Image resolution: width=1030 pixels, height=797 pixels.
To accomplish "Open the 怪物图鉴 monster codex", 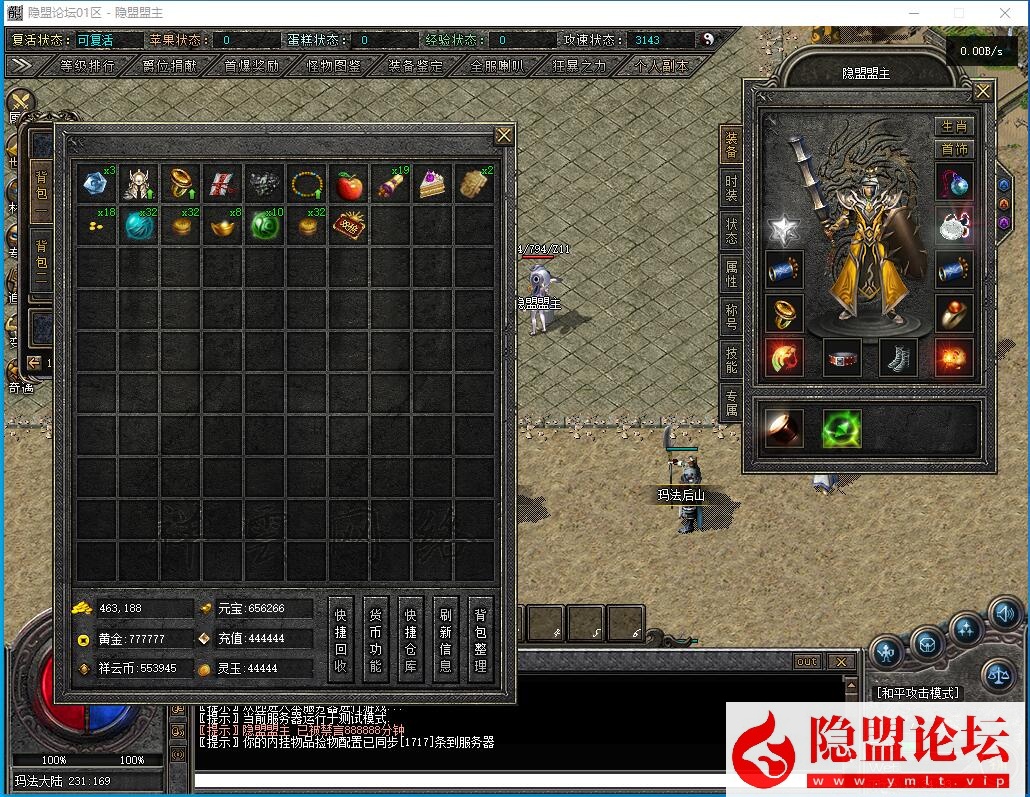I will click(x=334, y=66).
